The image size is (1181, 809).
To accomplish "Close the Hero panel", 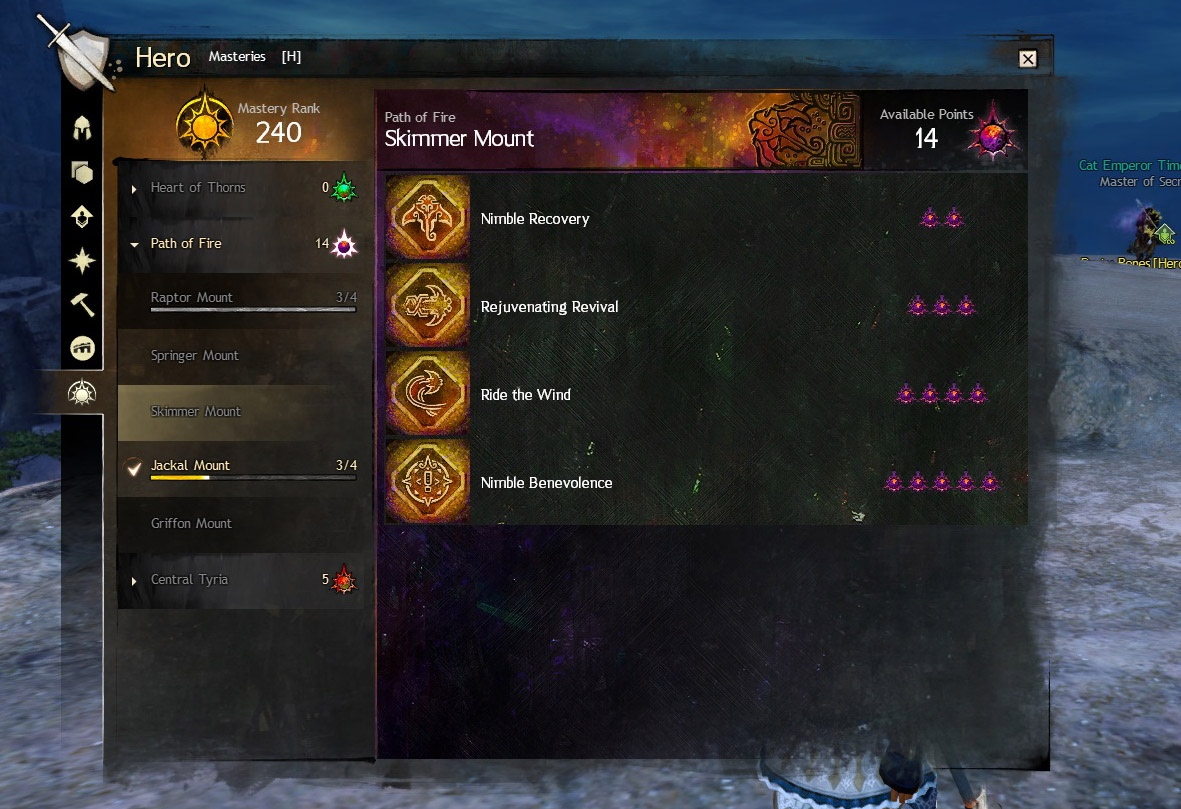I will 1027,59.
